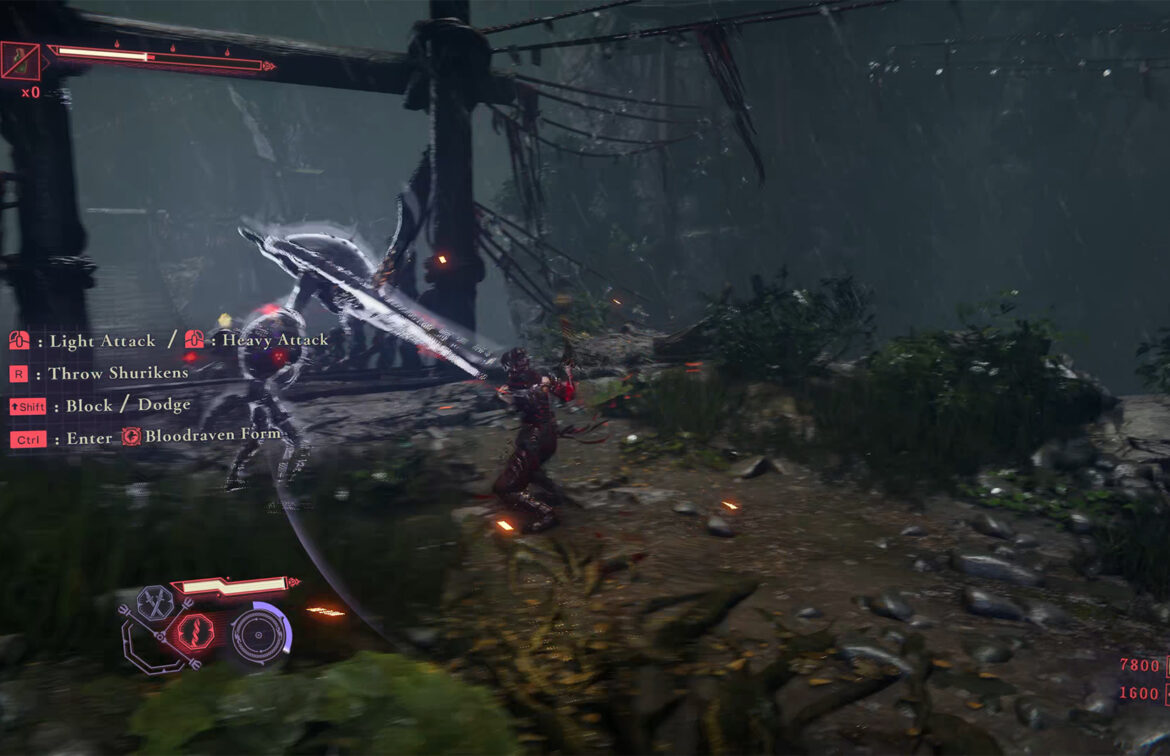Click the circular purple ability gauge
Viewport: 1170px width, 756px height.
pos(260,634)
